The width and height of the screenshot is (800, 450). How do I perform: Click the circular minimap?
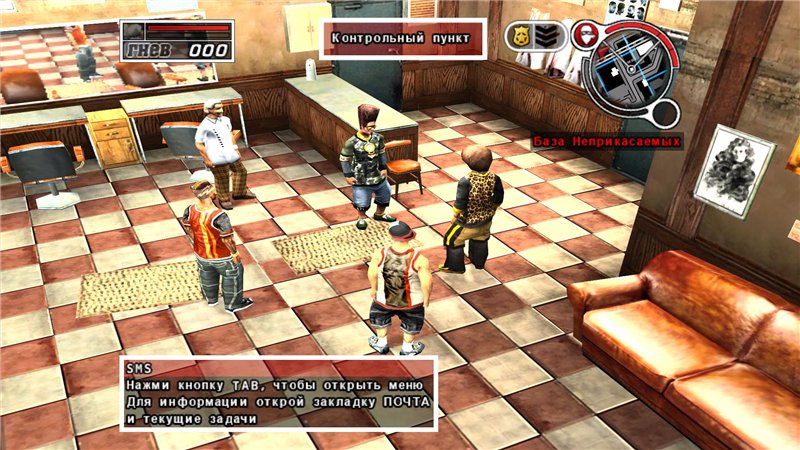tap(629, 69)
